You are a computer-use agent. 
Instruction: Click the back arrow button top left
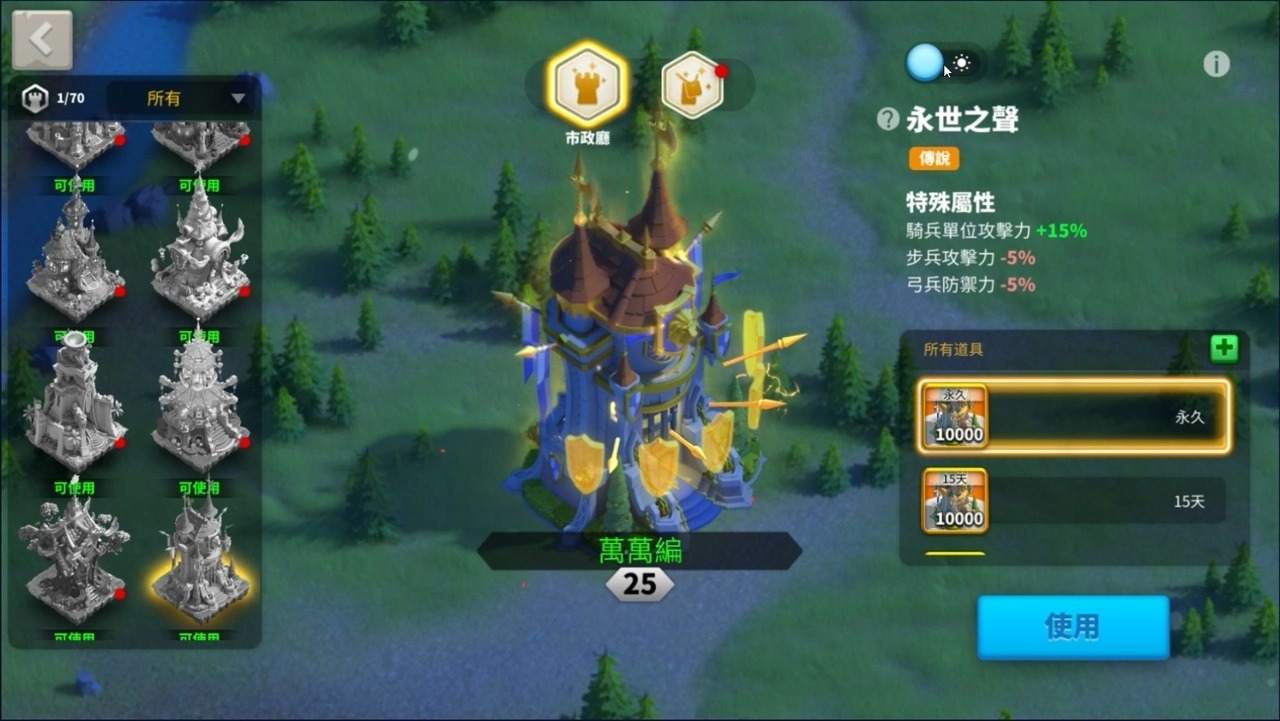(40, 37)
